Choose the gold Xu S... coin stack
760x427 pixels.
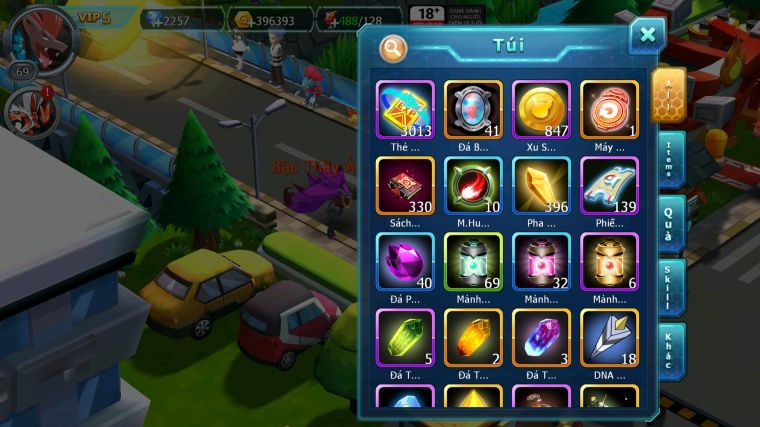click(x=541, y=108)
